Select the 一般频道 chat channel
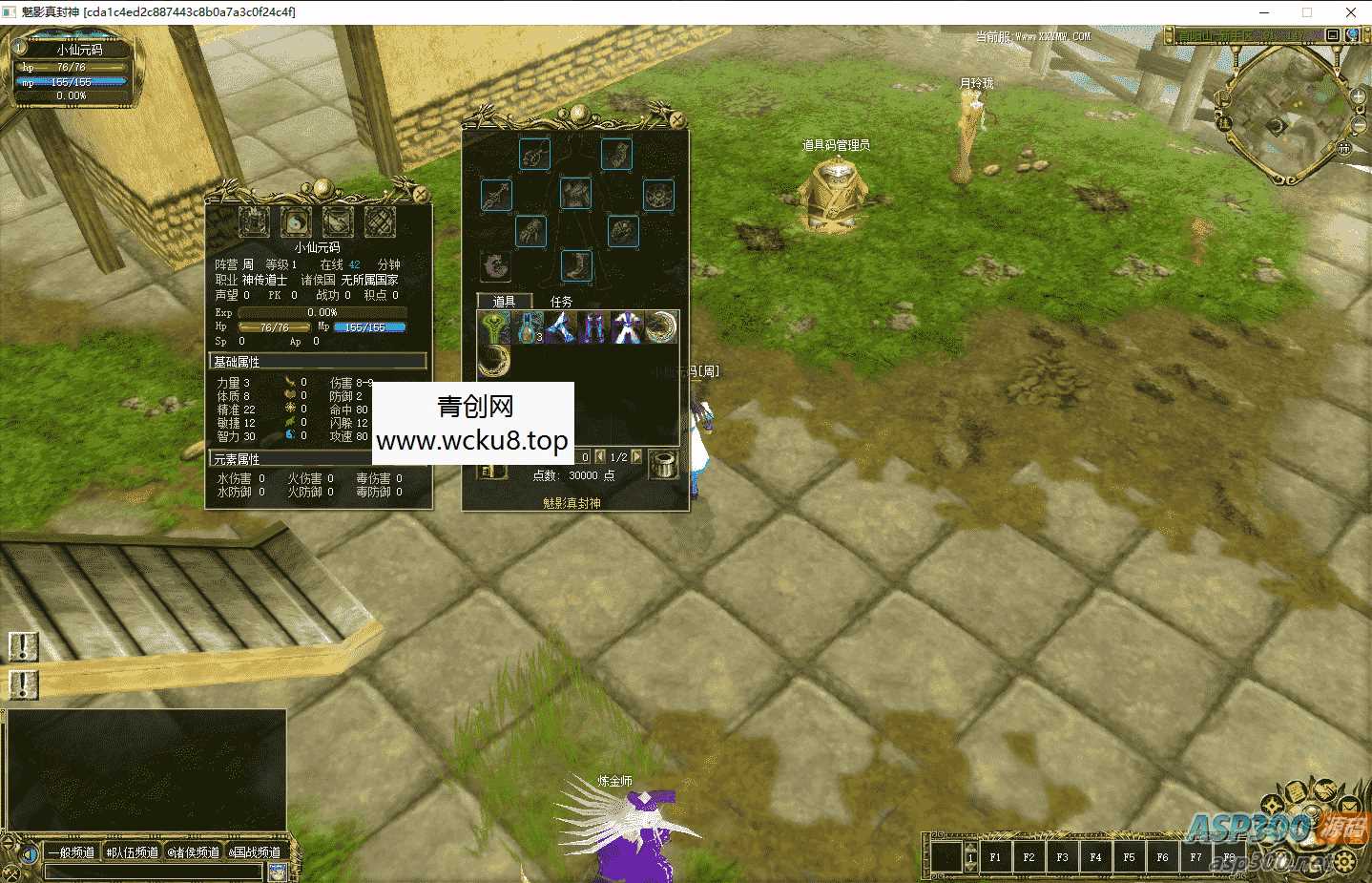Image resolution: width=1372 pixels, height=883 pixels. 72,852
